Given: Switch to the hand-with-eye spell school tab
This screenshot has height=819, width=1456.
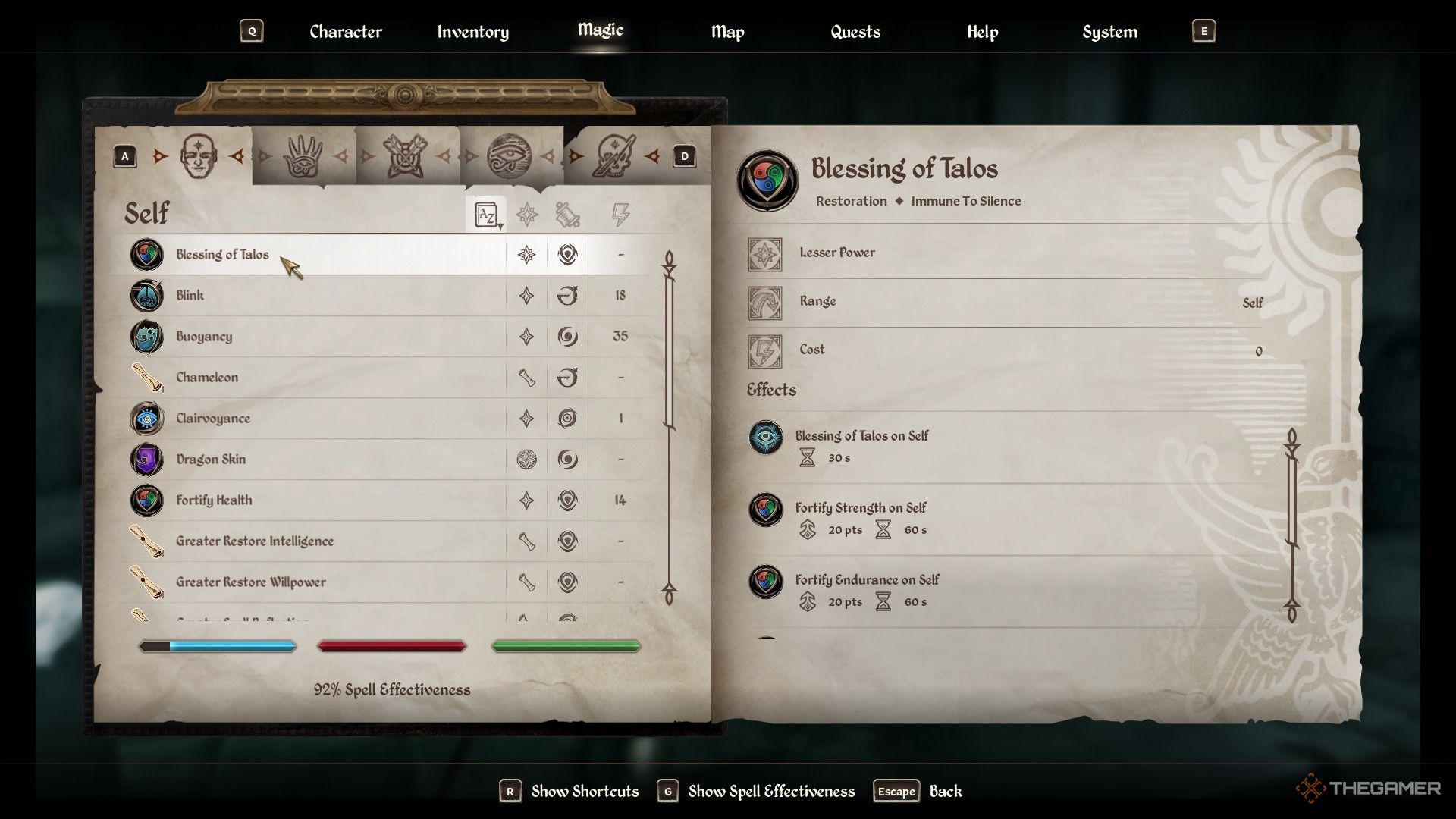Looking at the screenshot, I should tap(302, 154).
